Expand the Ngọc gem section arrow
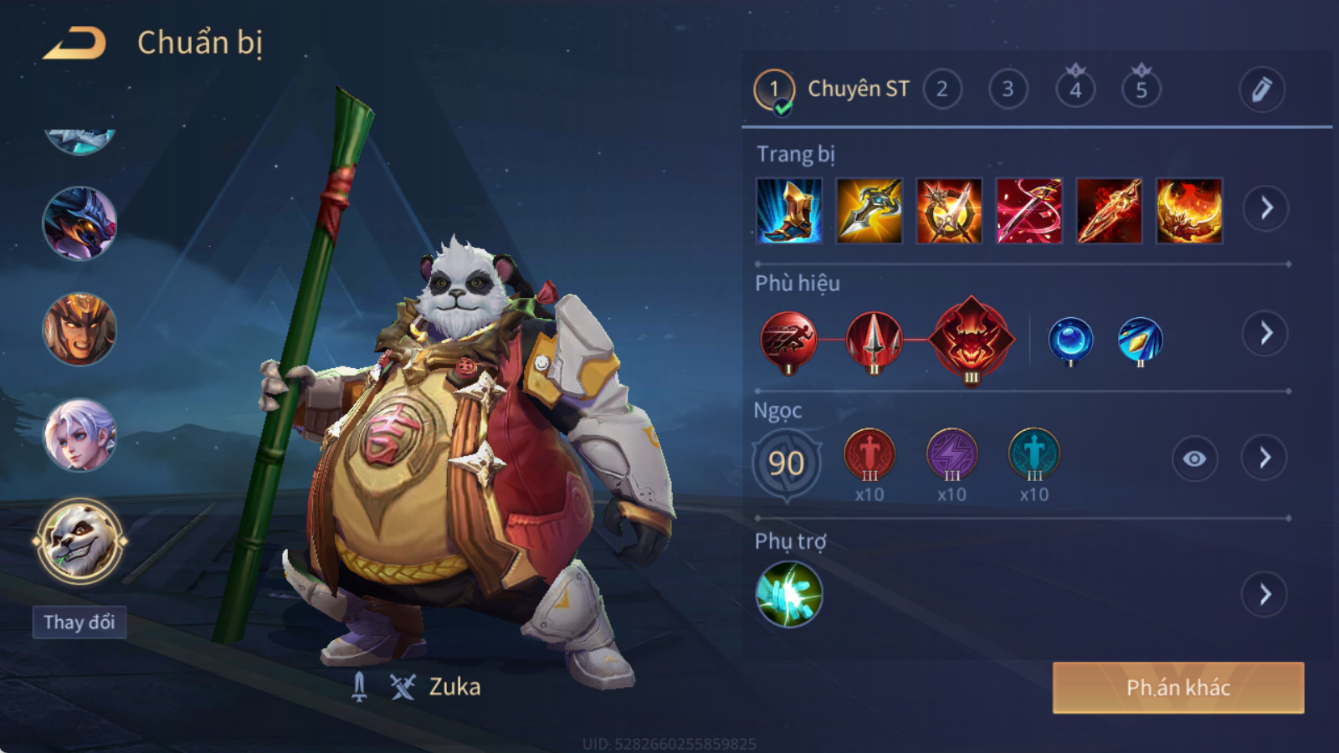This screenshot has width=1339, height=753. tap(1266, 458)
